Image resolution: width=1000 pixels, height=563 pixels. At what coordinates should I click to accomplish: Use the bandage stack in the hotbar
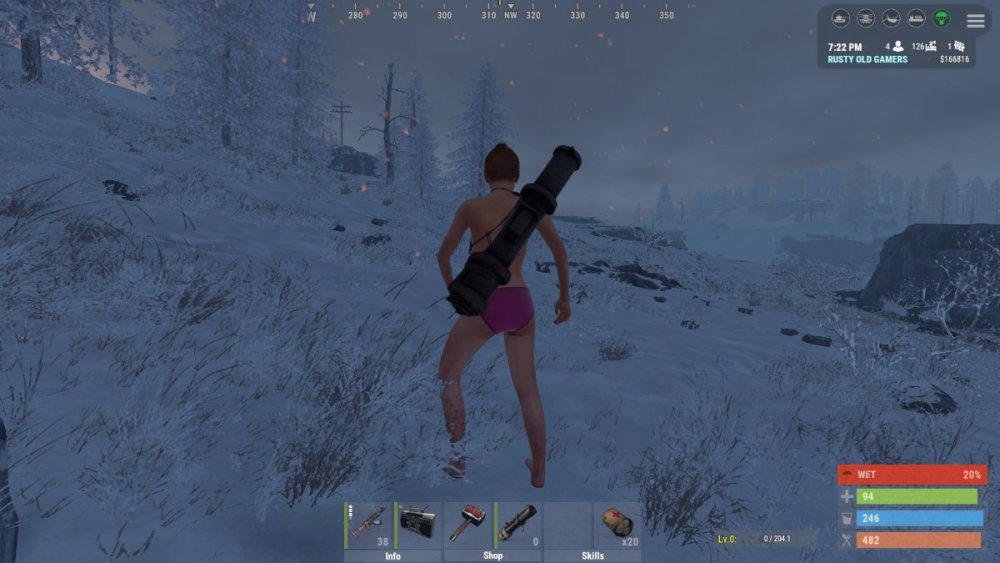point(617,525)
